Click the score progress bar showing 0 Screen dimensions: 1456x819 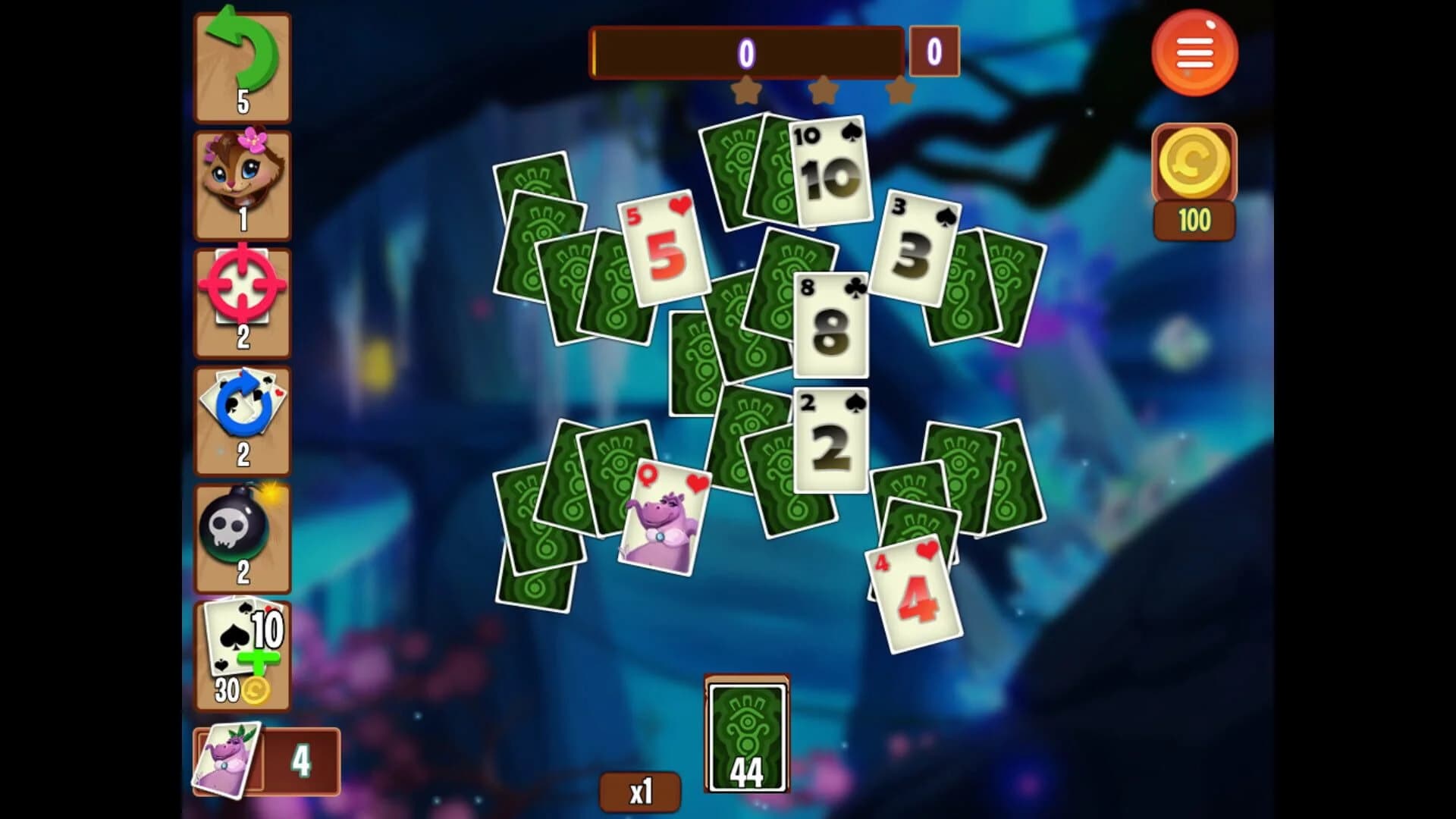tap(747, 53)
